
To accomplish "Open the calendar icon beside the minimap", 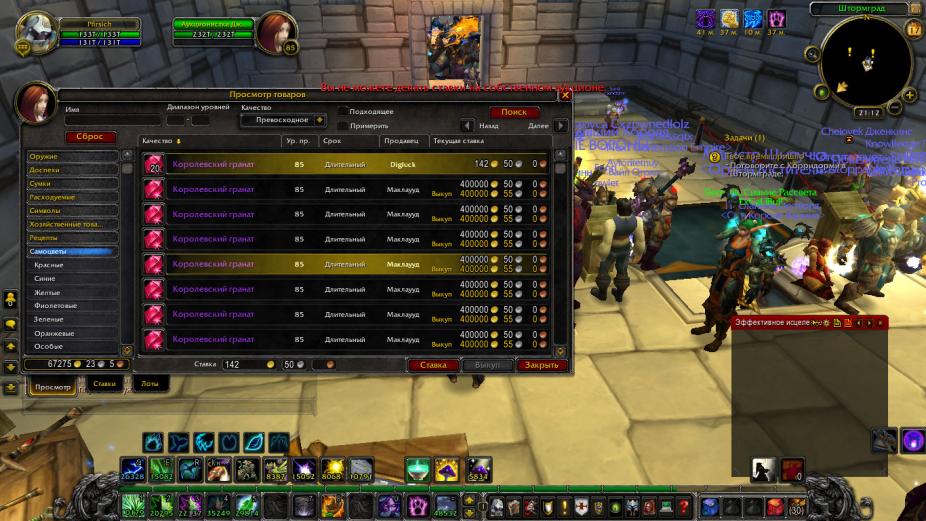I will [x=913, y=29].
